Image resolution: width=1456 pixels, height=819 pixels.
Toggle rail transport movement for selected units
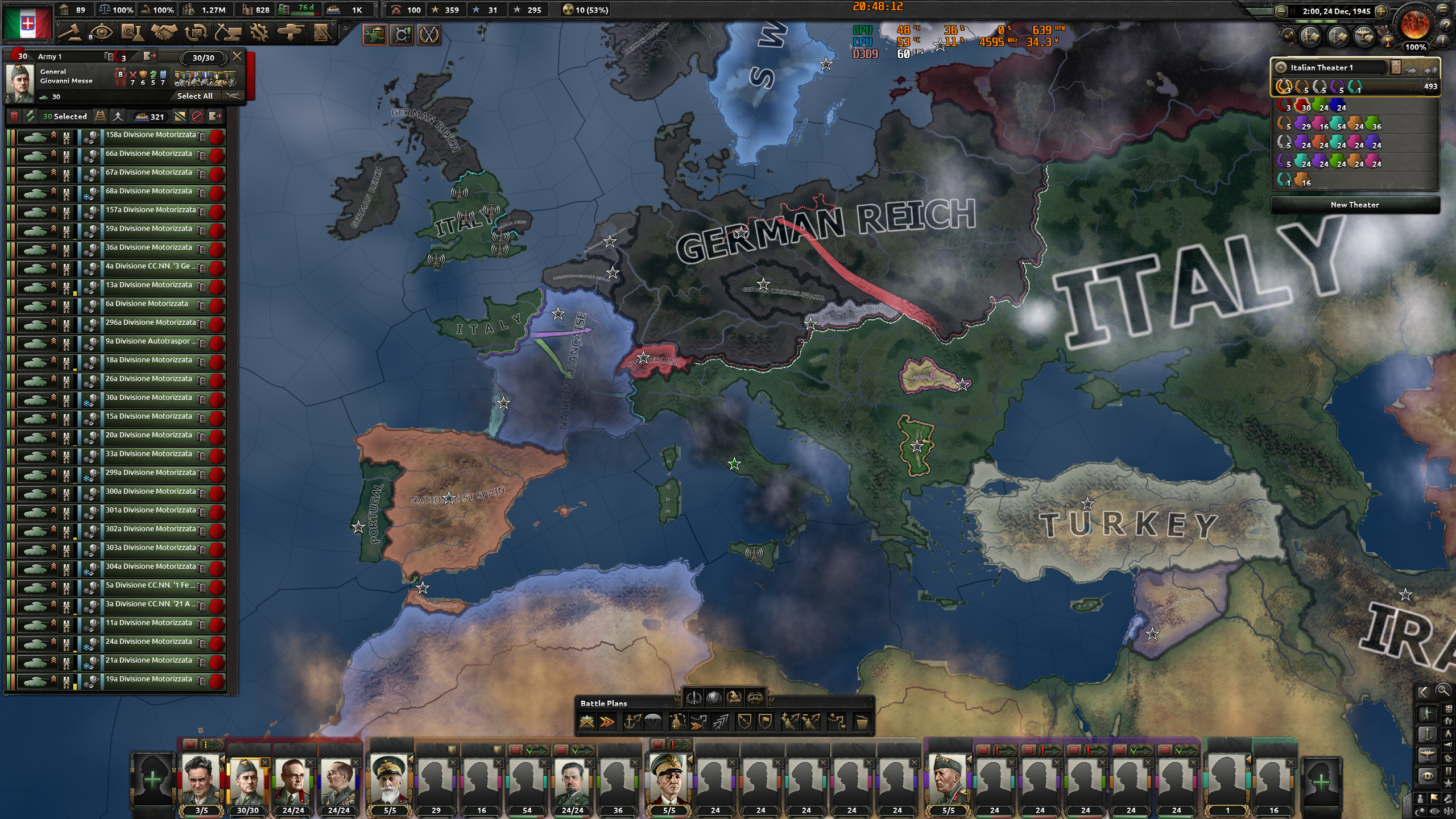click(x=101, y=117)
